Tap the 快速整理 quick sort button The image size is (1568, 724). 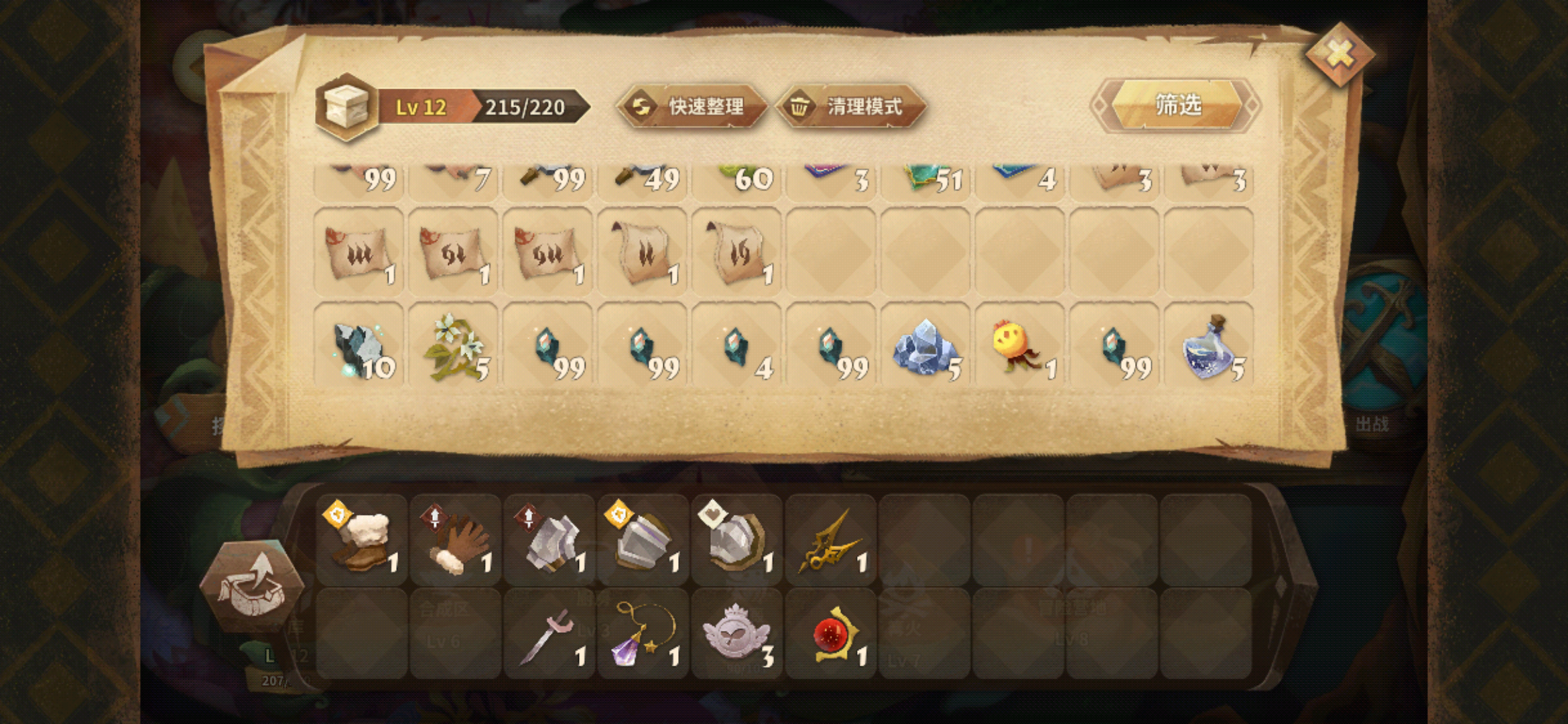[692, 106]
